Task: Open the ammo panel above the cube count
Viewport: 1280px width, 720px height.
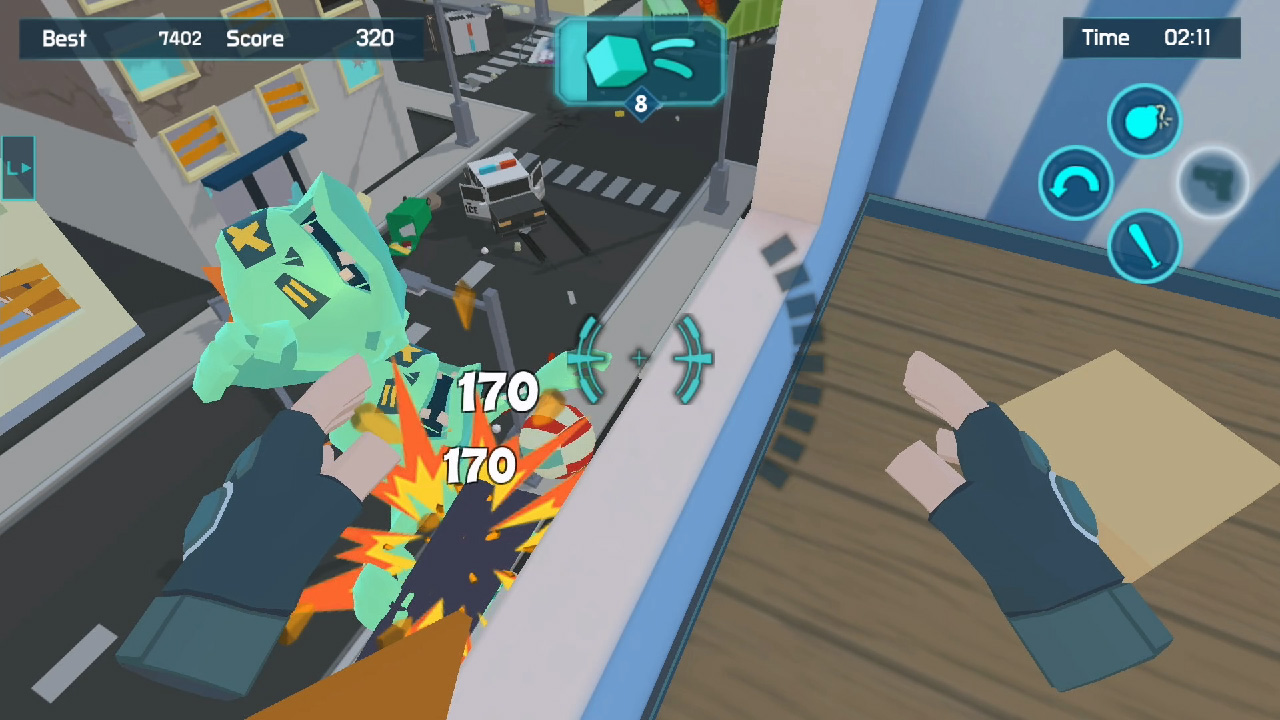Action: coord(641,60)
